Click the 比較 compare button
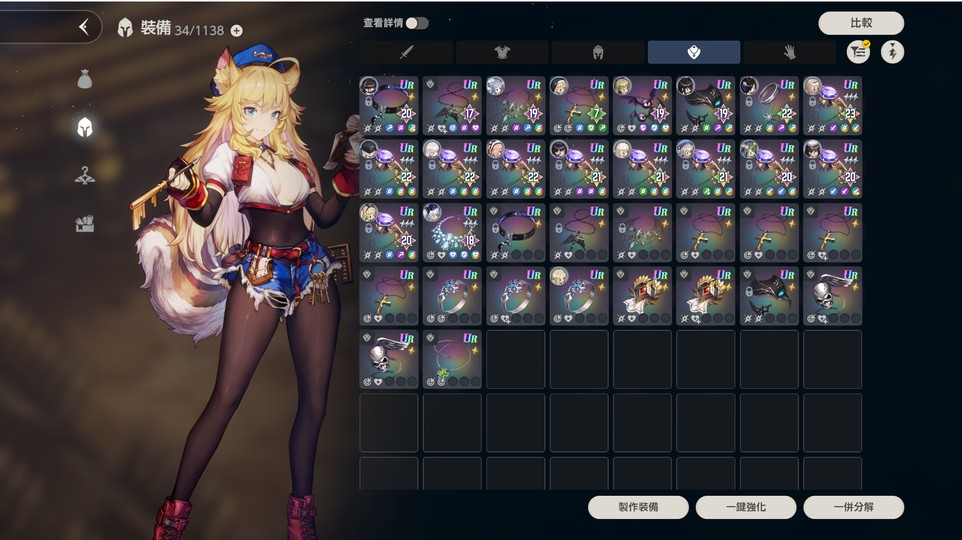 [860, 23]
